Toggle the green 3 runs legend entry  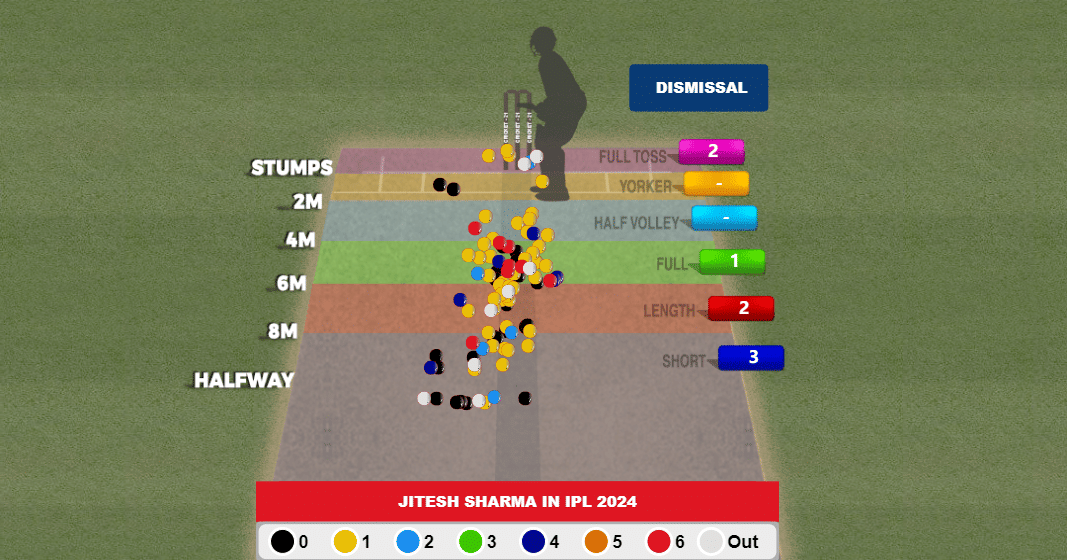pyautogui.click(x=472, y=541)
